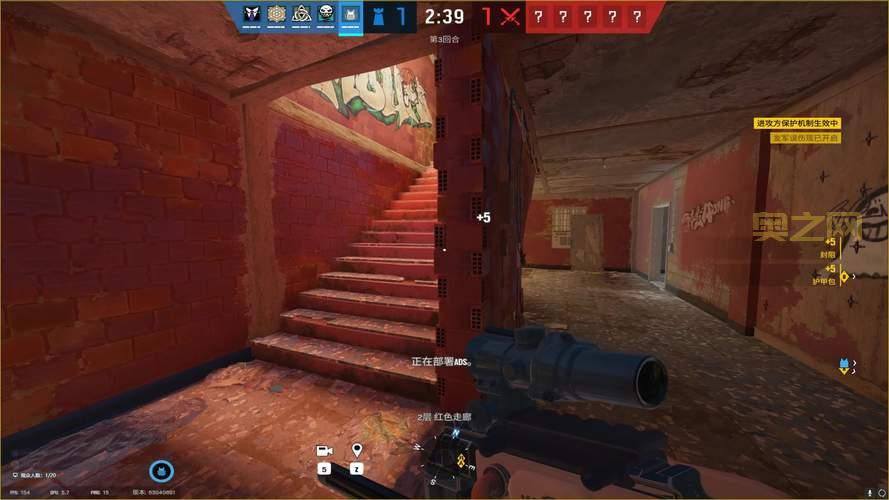889x500 pixels.
Task: Open the camera tool icon
Action: click(325, 451)
